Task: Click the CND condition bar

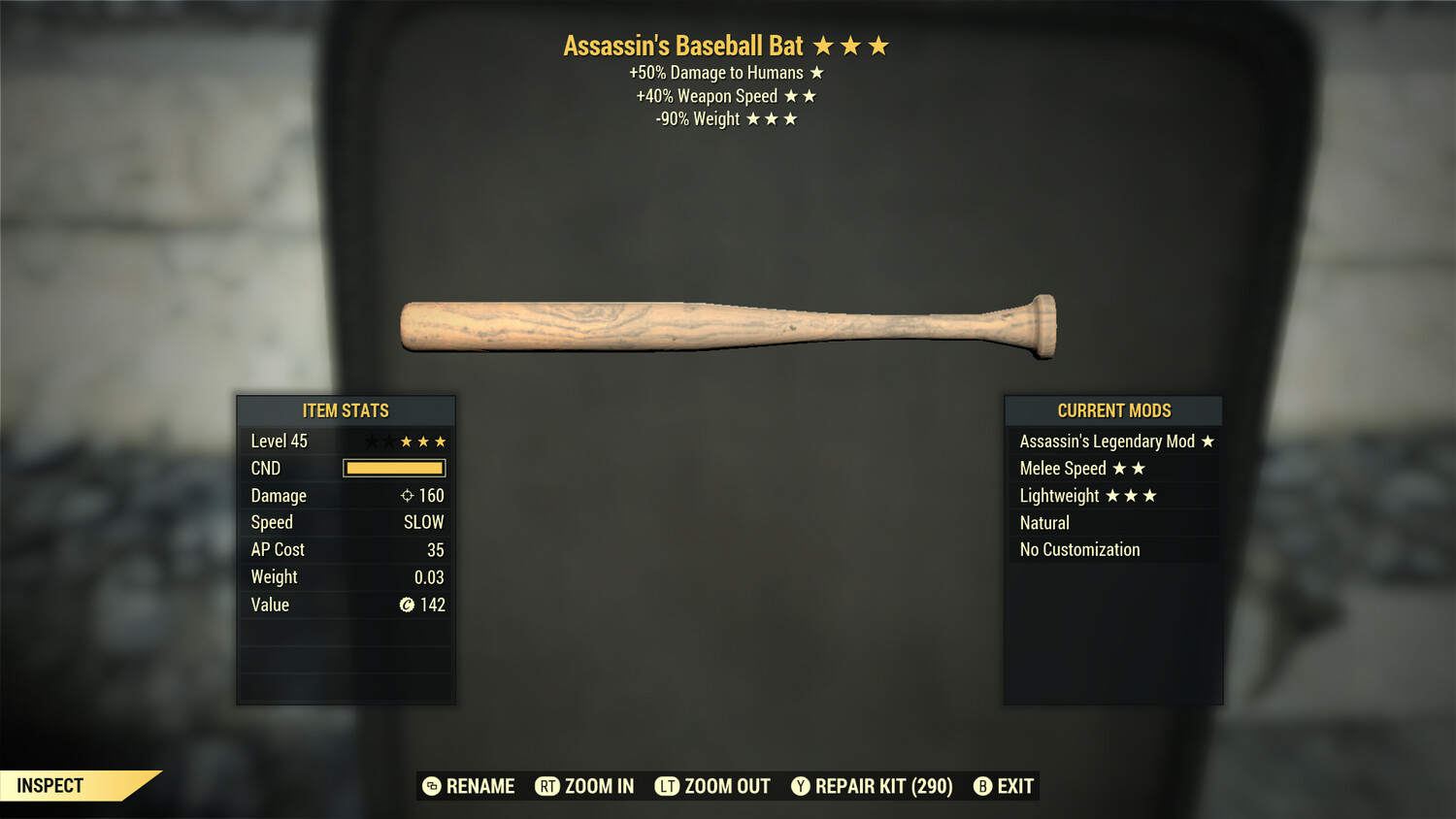Action: click(x=393, y=468)
